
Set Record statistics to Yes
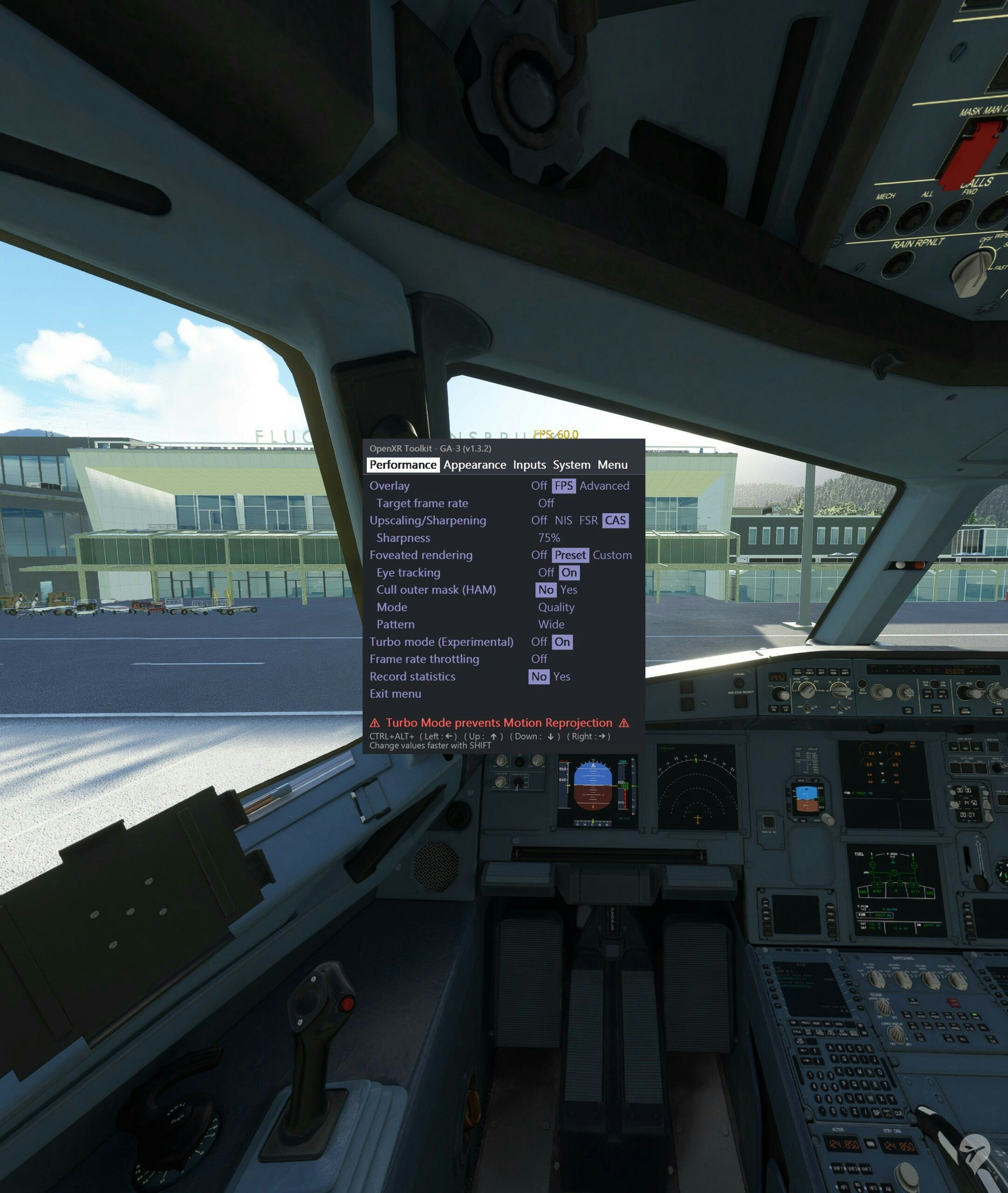pos(562,677)
